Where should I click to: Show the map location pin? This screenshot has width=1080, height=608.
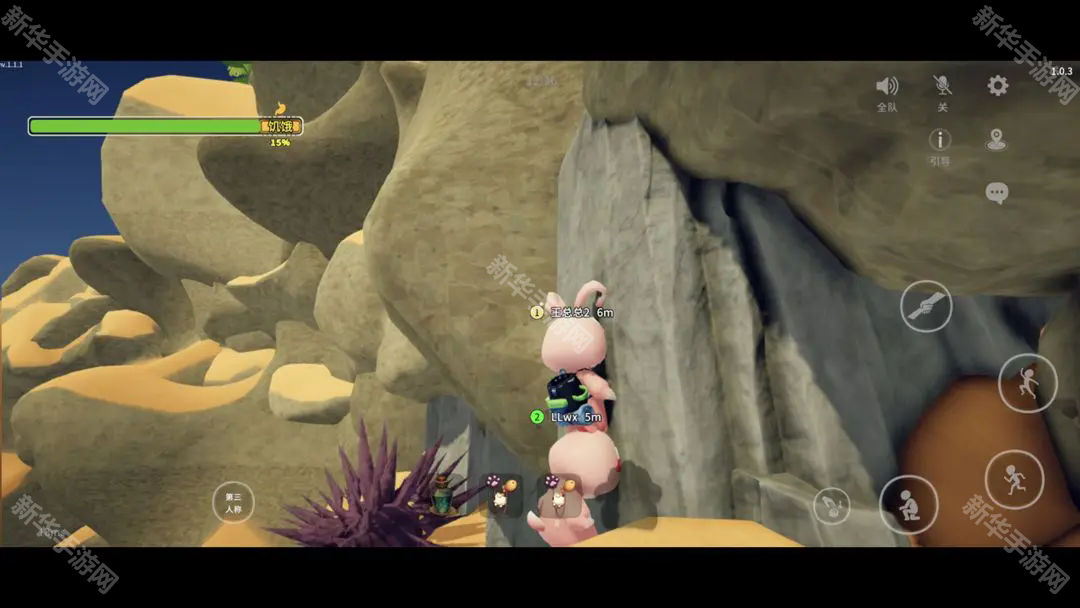[x=996, y=140]
